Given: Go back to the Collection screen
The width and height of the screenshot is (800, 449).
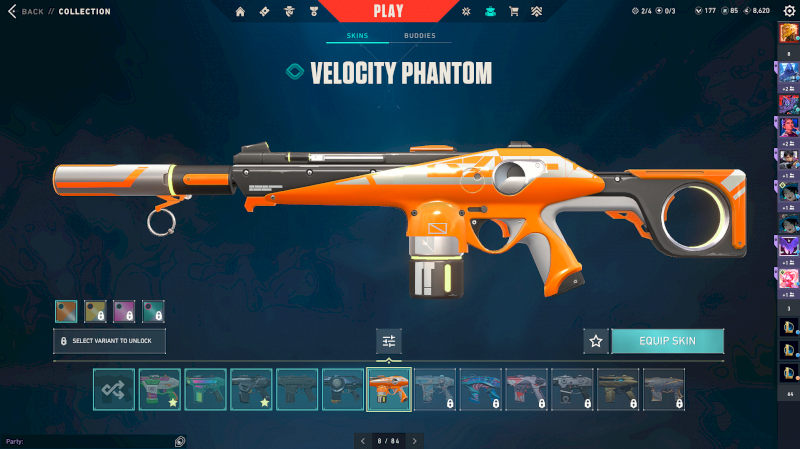Looking at the screenshot, I should coord(28,11).
